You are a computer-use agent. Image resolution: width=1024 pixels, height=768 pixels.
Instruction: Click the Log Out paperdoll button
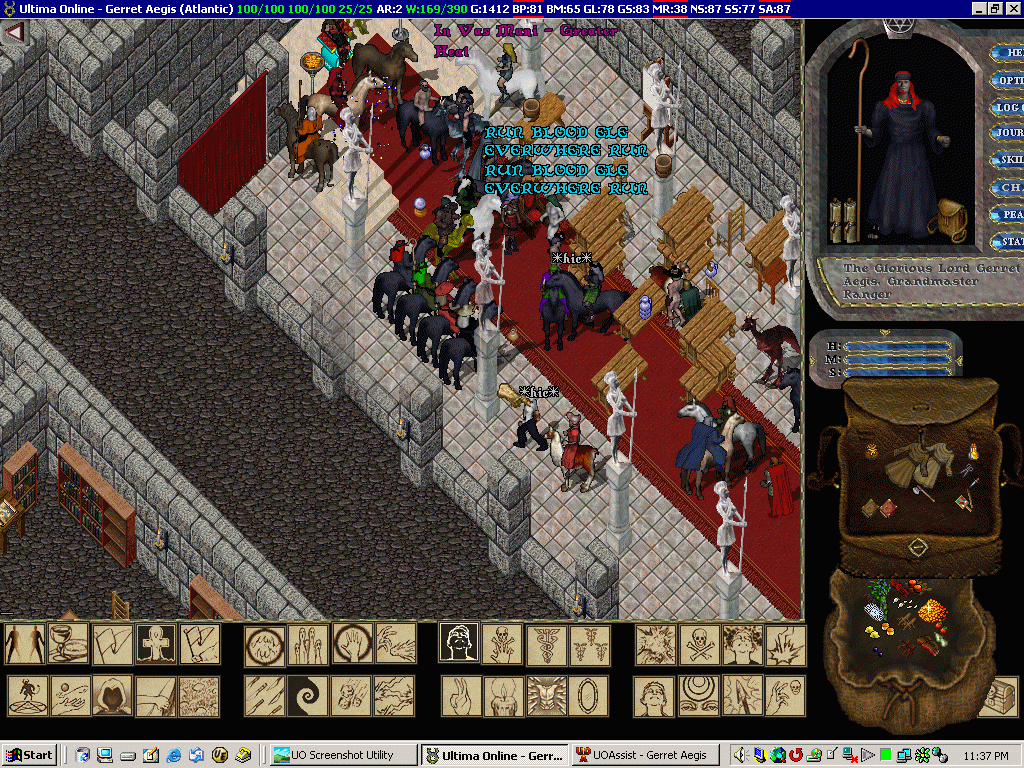coord(1008,107)
